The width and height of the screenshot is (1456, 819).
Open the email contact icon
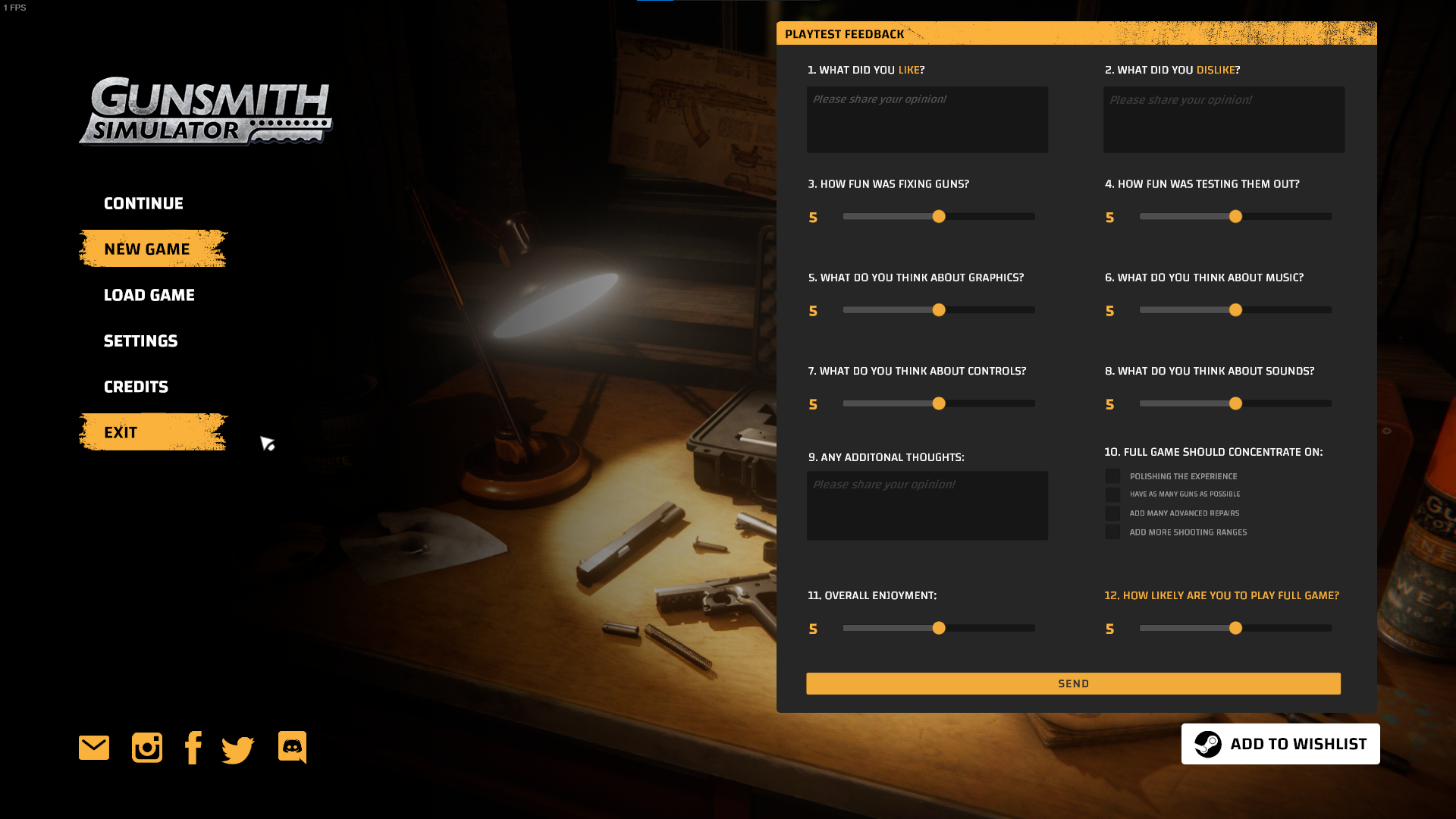click(x=93, y=747)
